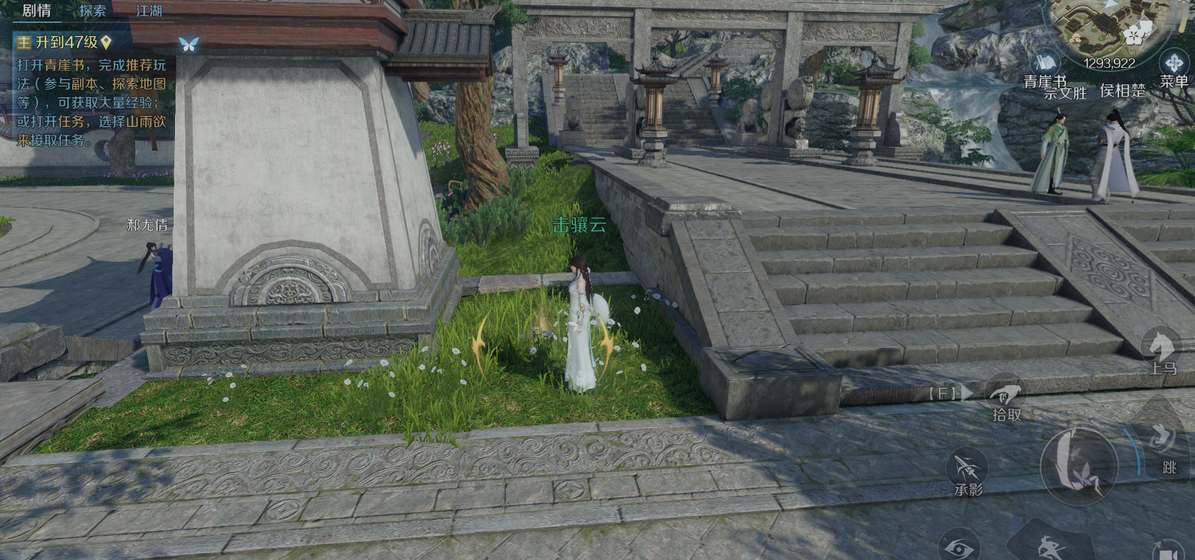Tap the 拾取 pick-up hand button
The height and width of the screenshot is (560, 1195).
[1006, 394]
